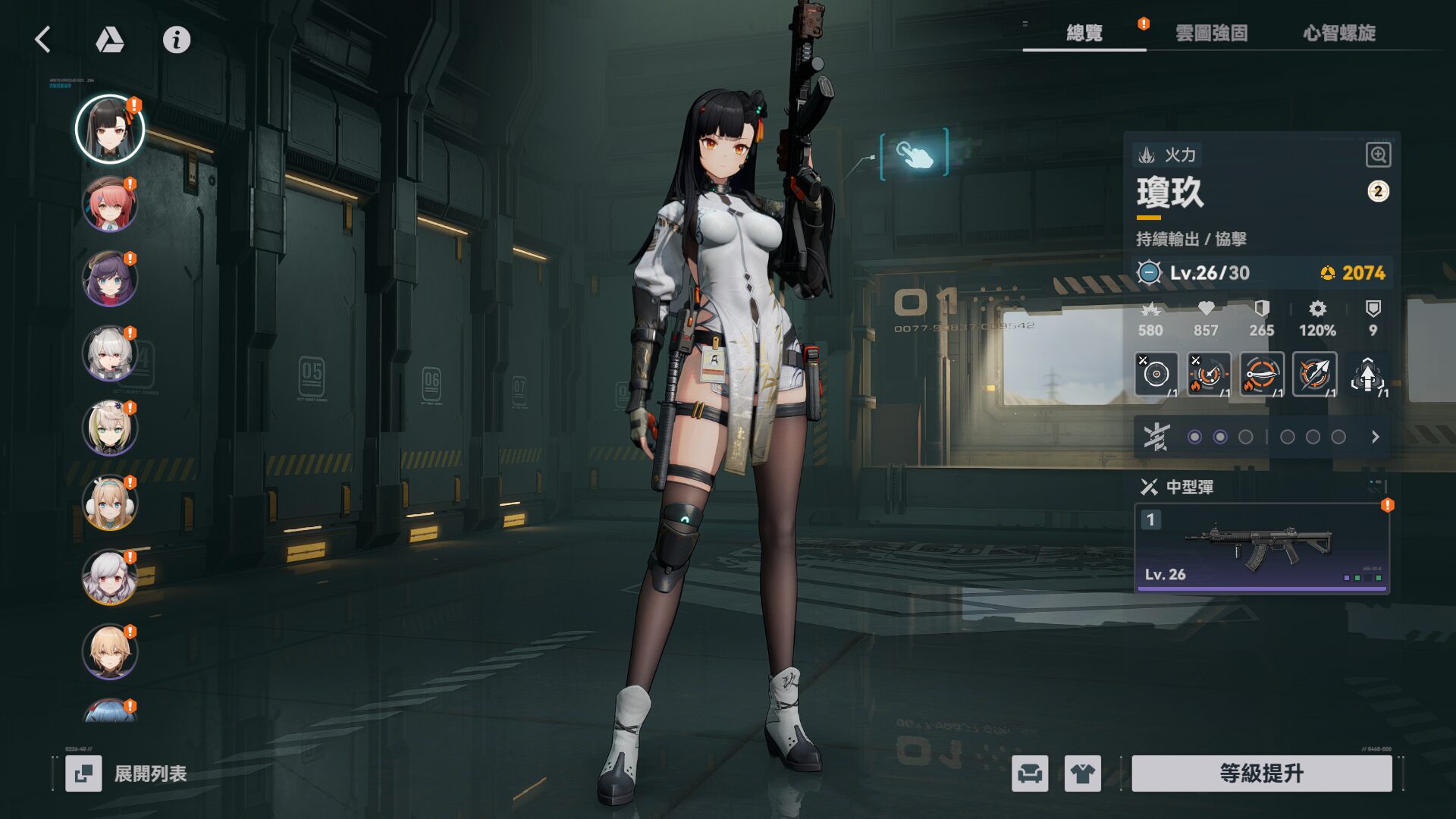Select the doll portrait with white earmuffs

(110, 503)
